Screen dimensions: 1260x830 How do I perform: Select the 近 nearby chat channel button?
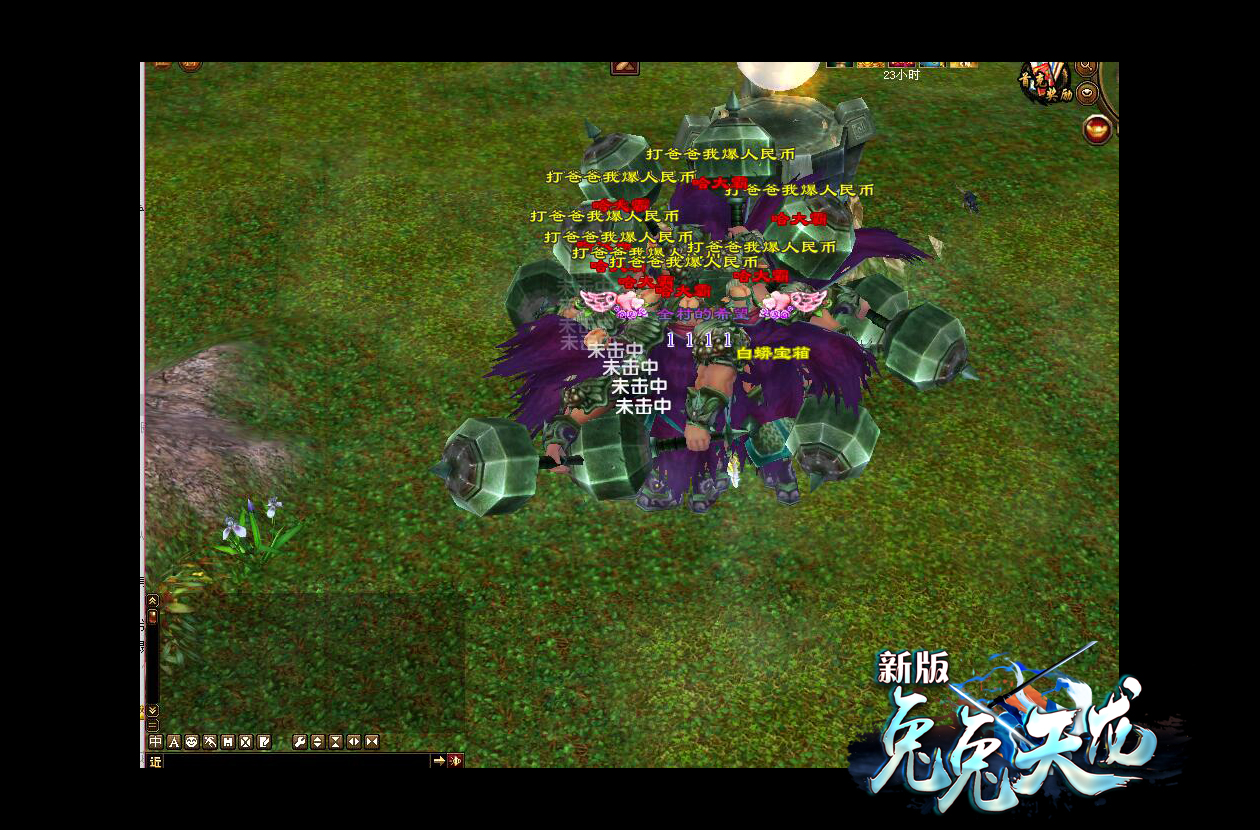tap(155, 761)
